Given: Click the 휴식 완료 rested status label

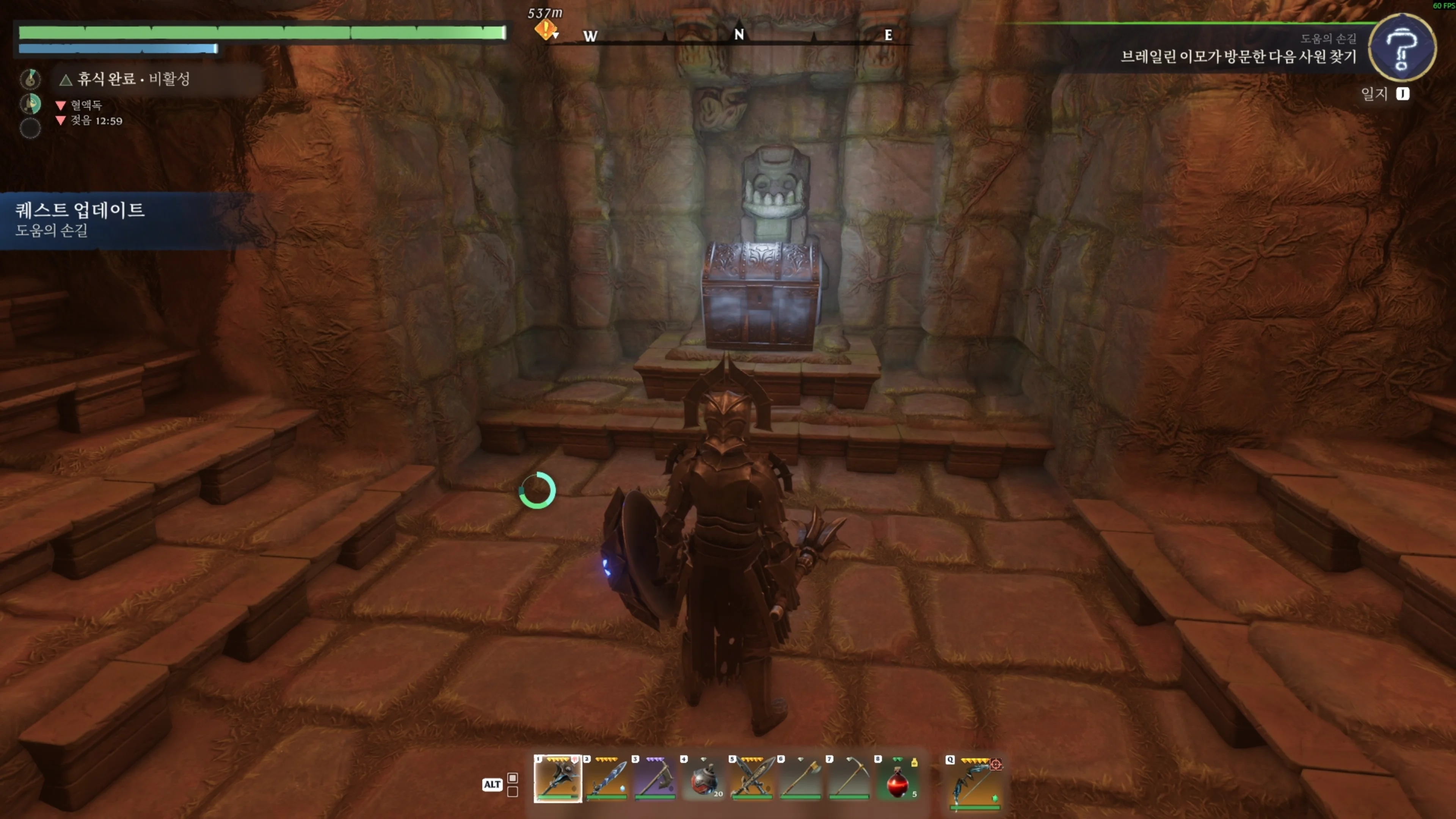Looking at the screenshot, I should coord(133,79).
